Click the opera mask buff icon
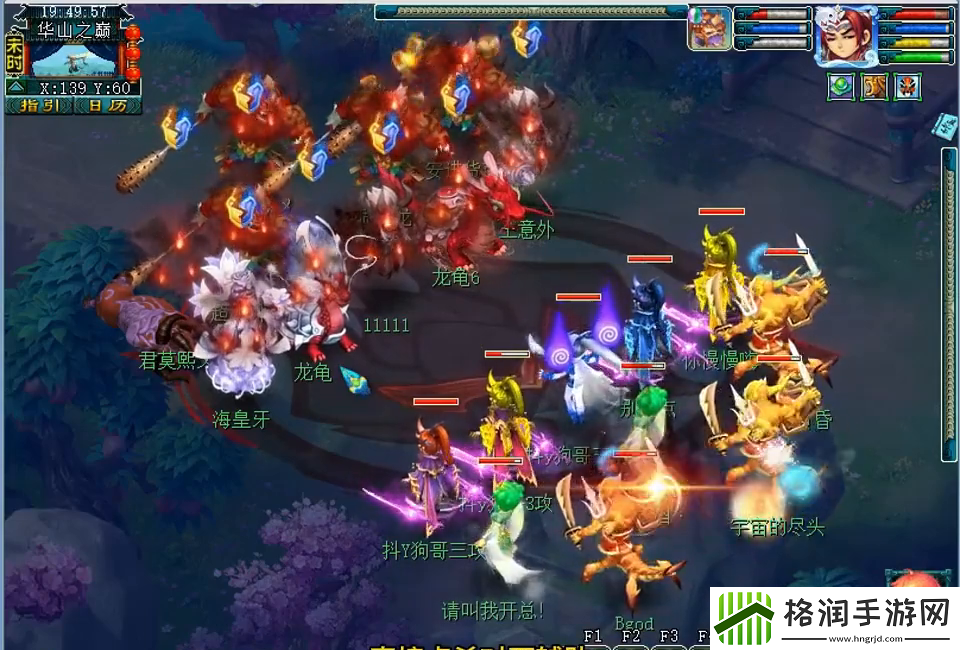960x650 pixels. tap(907, 86)
